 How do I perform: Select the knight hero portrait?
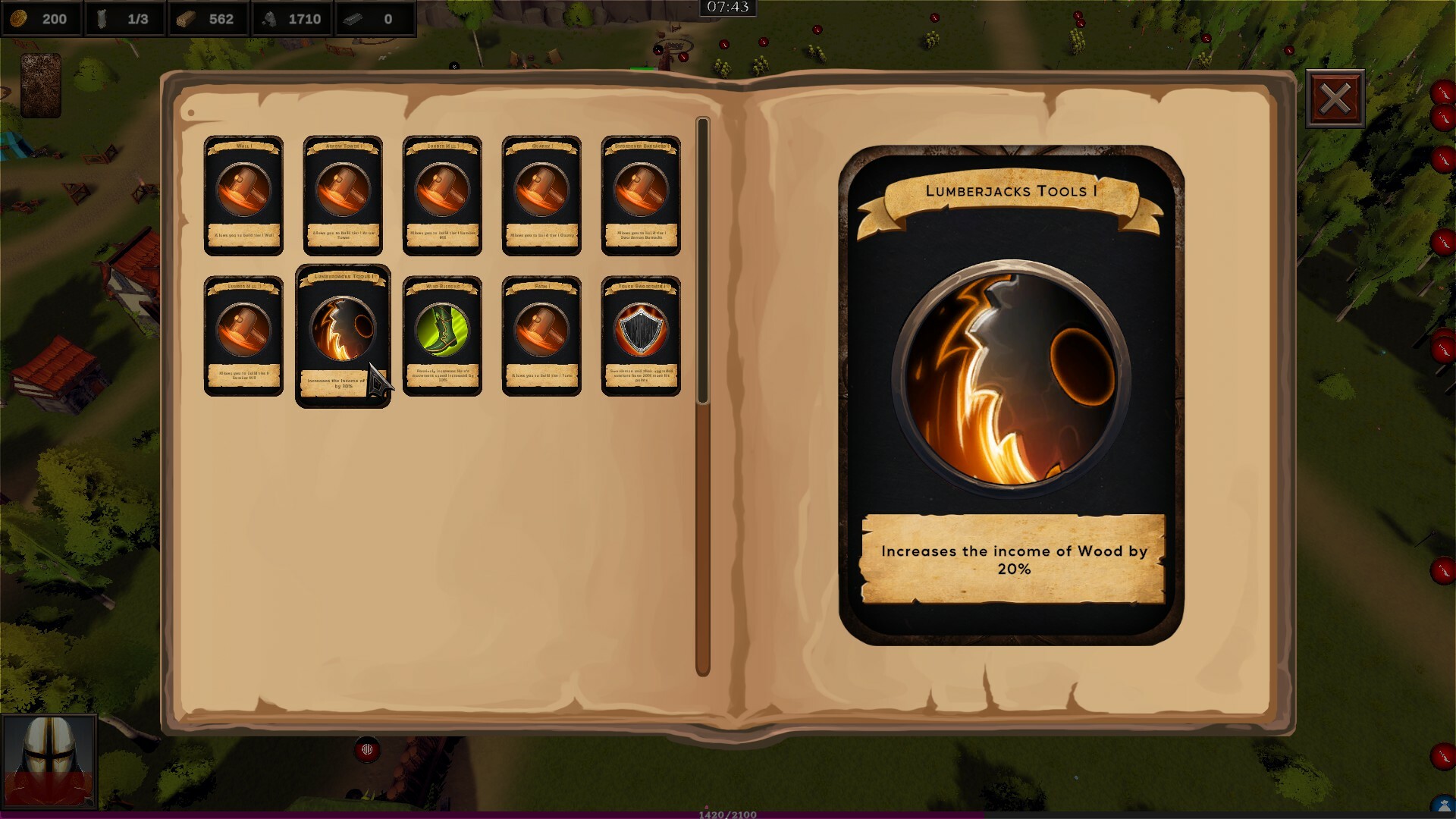click(49, 761)
